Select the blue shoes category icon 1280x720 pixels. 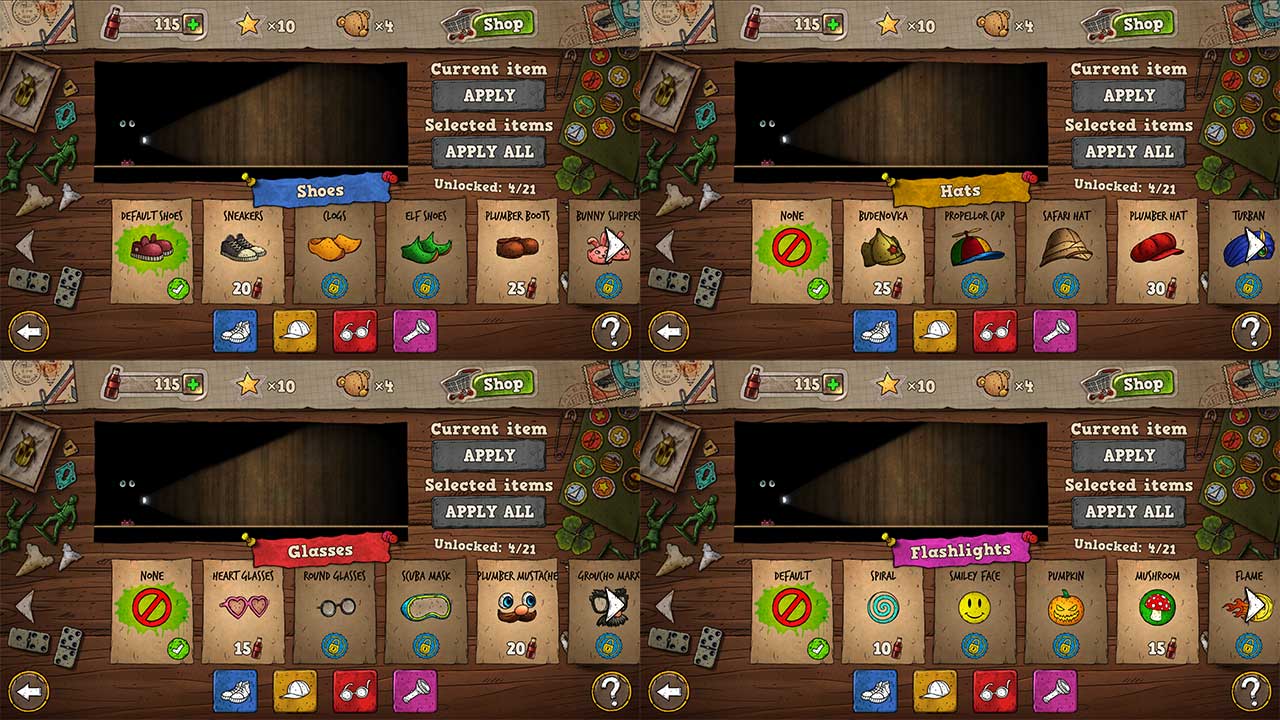click(238, 331)
